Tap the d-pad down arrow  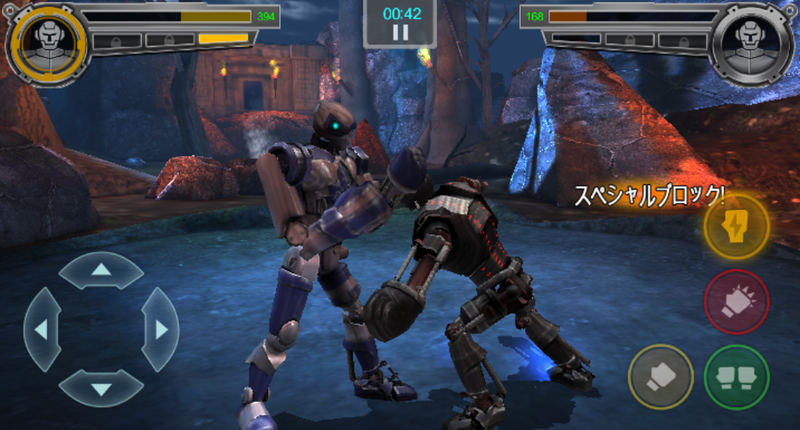pos(101,387)
